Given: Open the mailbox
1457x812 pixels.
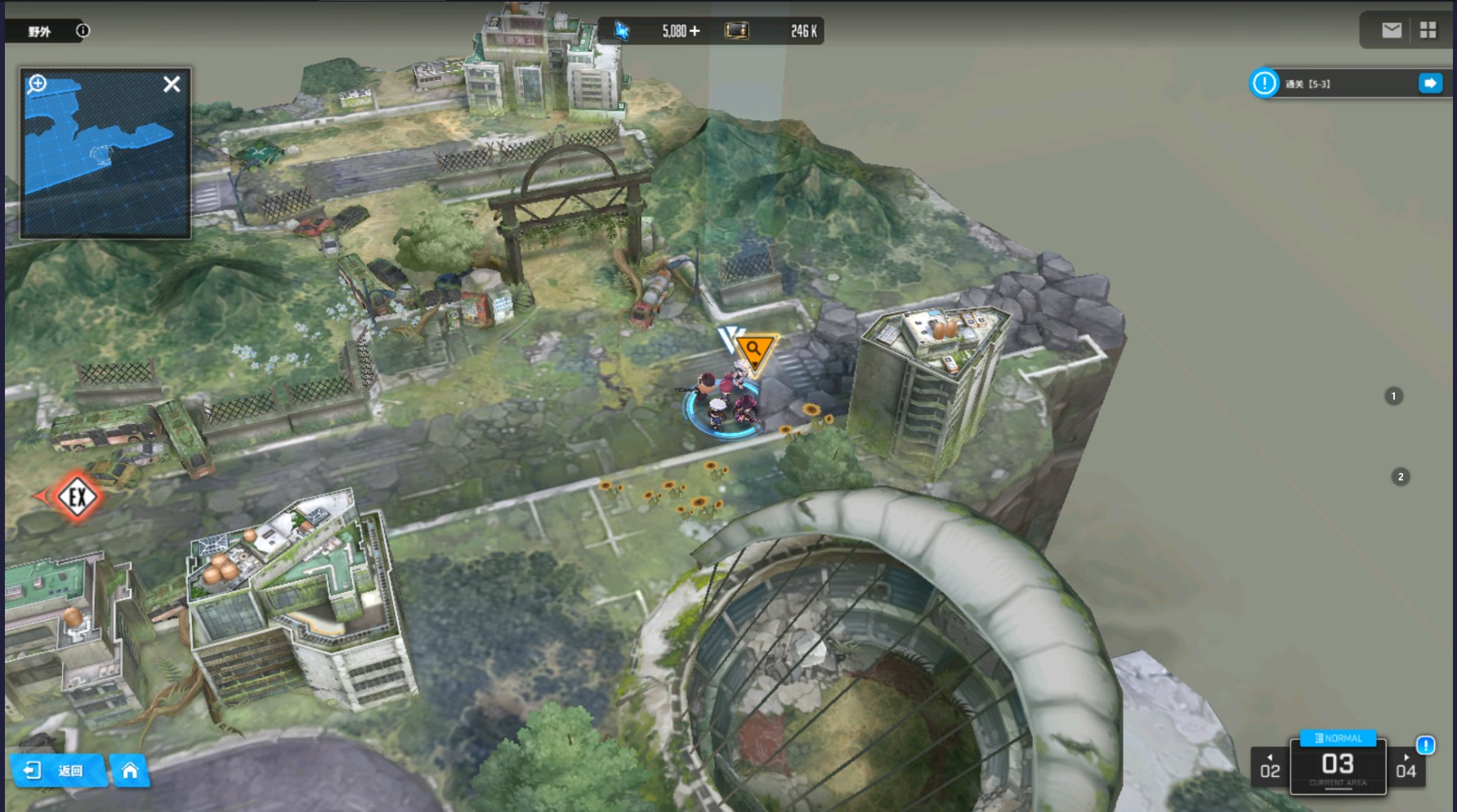Looking at the screenshot, I should [1392, 30].
